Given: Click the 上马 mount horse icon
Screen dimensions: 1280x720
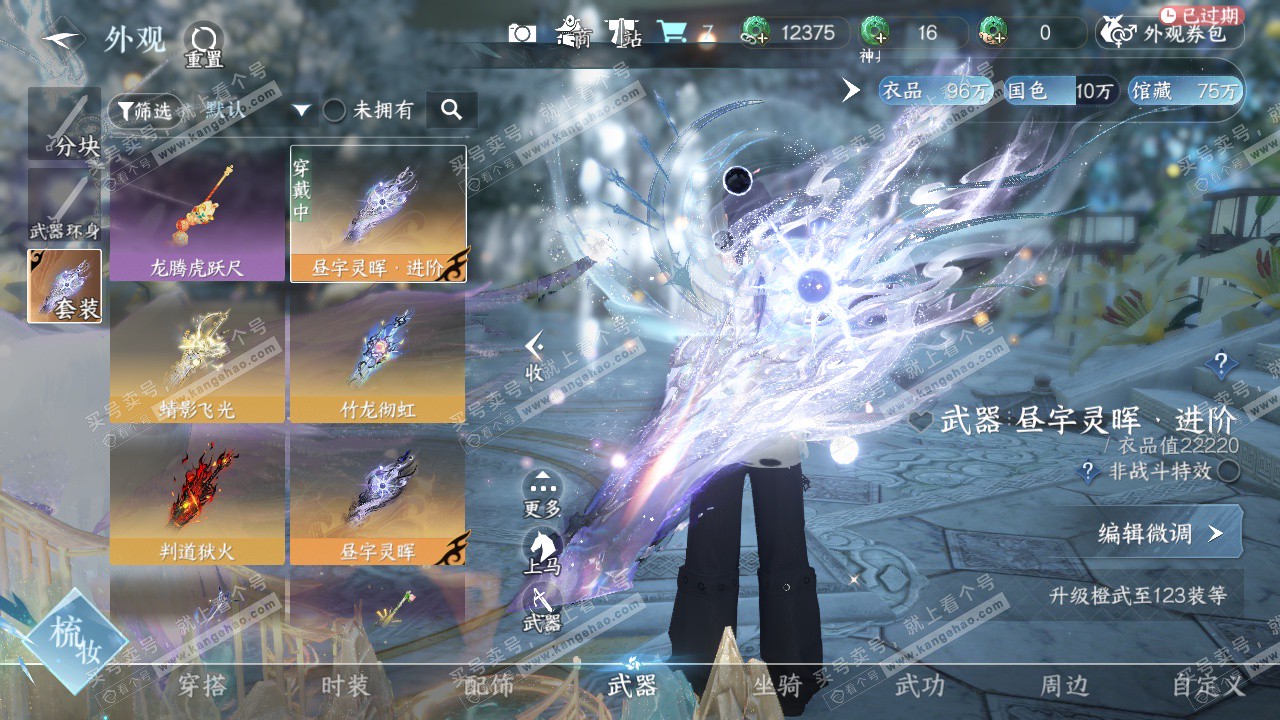Looking at the screenshot, I should 542,551.
